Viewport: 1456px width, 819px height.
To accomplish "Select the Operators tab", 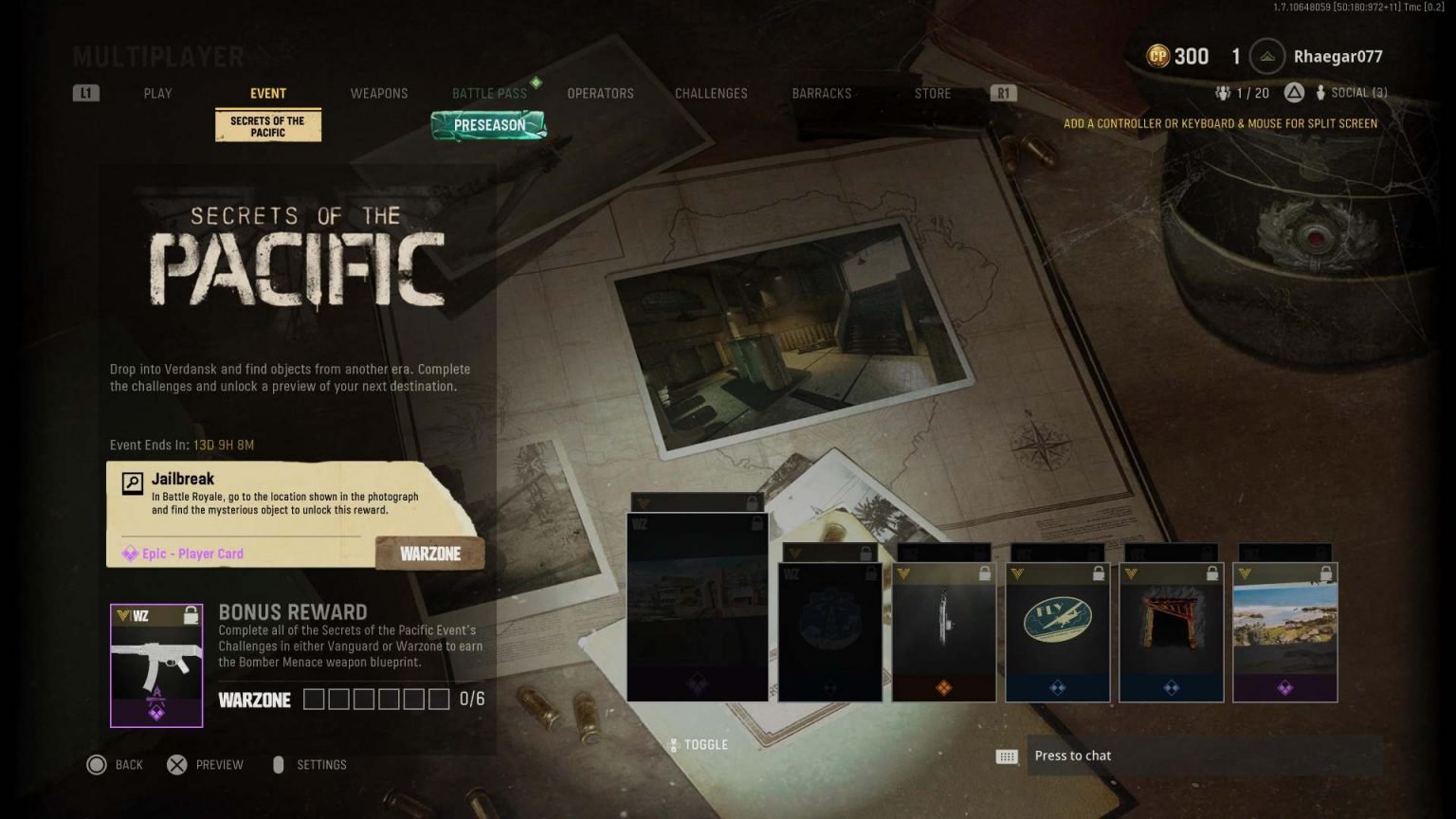I will tap(600, 93).
